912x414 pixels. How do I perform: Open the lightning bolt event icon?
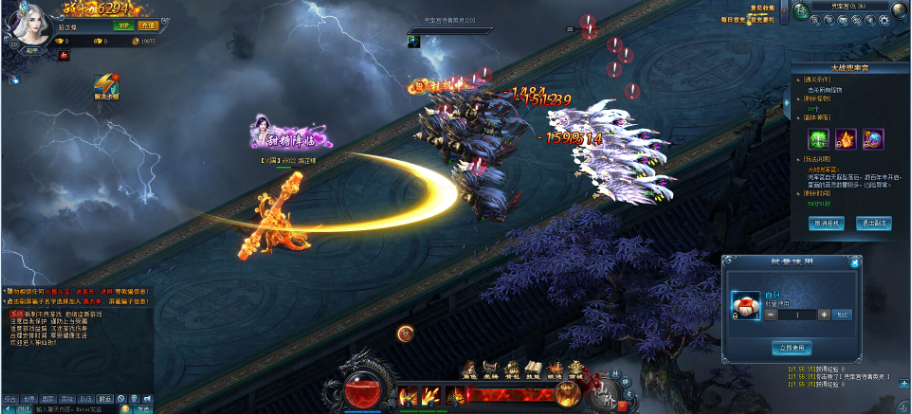click(106, 84)
